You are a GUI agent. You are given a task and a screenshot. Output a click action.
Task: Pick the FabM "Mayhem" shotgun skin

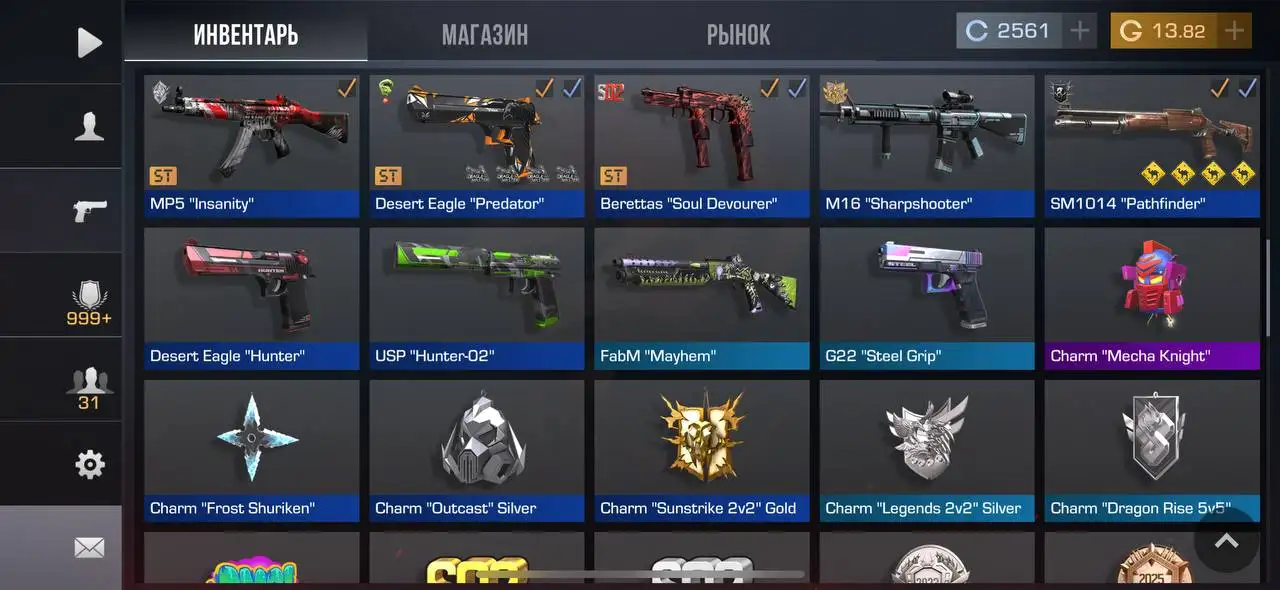coord(702,298)
